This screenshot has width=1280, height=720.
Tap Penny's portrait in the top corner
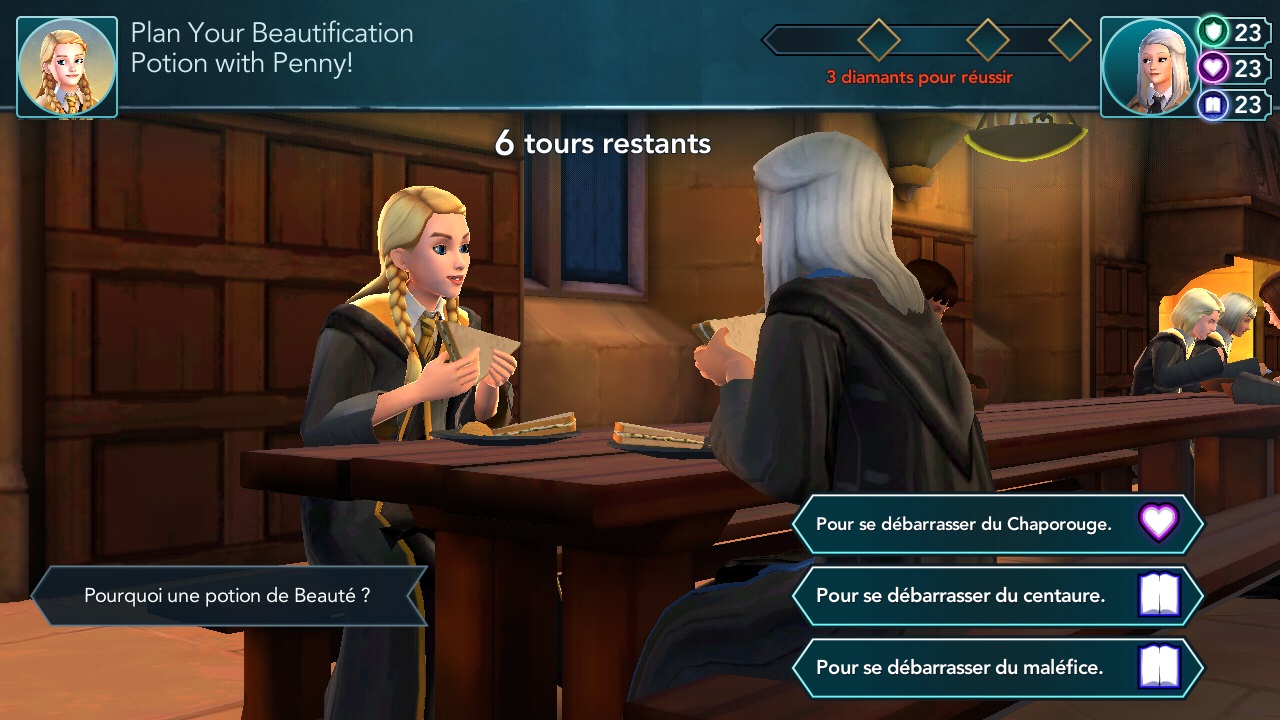point(67,67)
